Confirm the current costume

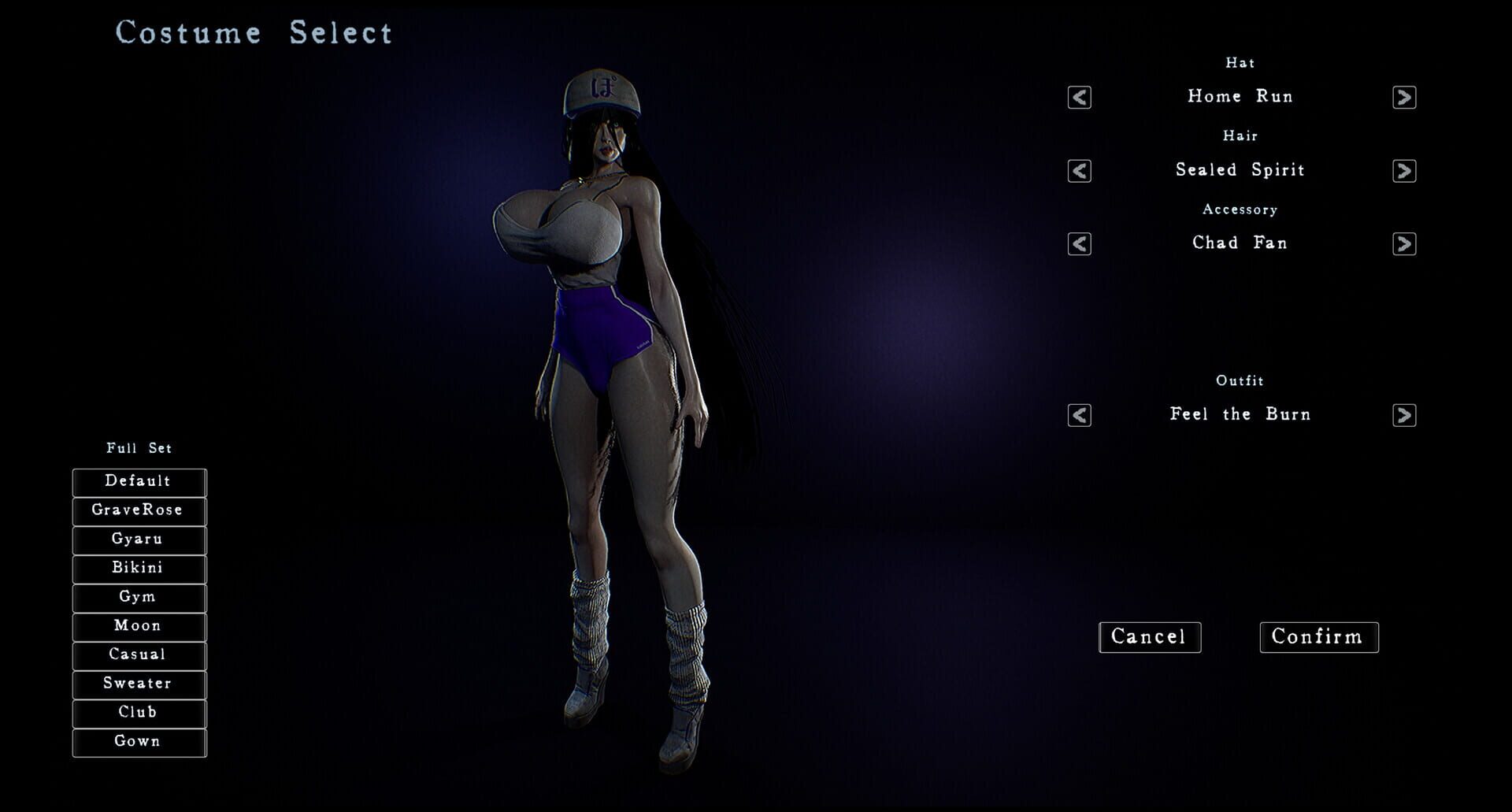1318,637
